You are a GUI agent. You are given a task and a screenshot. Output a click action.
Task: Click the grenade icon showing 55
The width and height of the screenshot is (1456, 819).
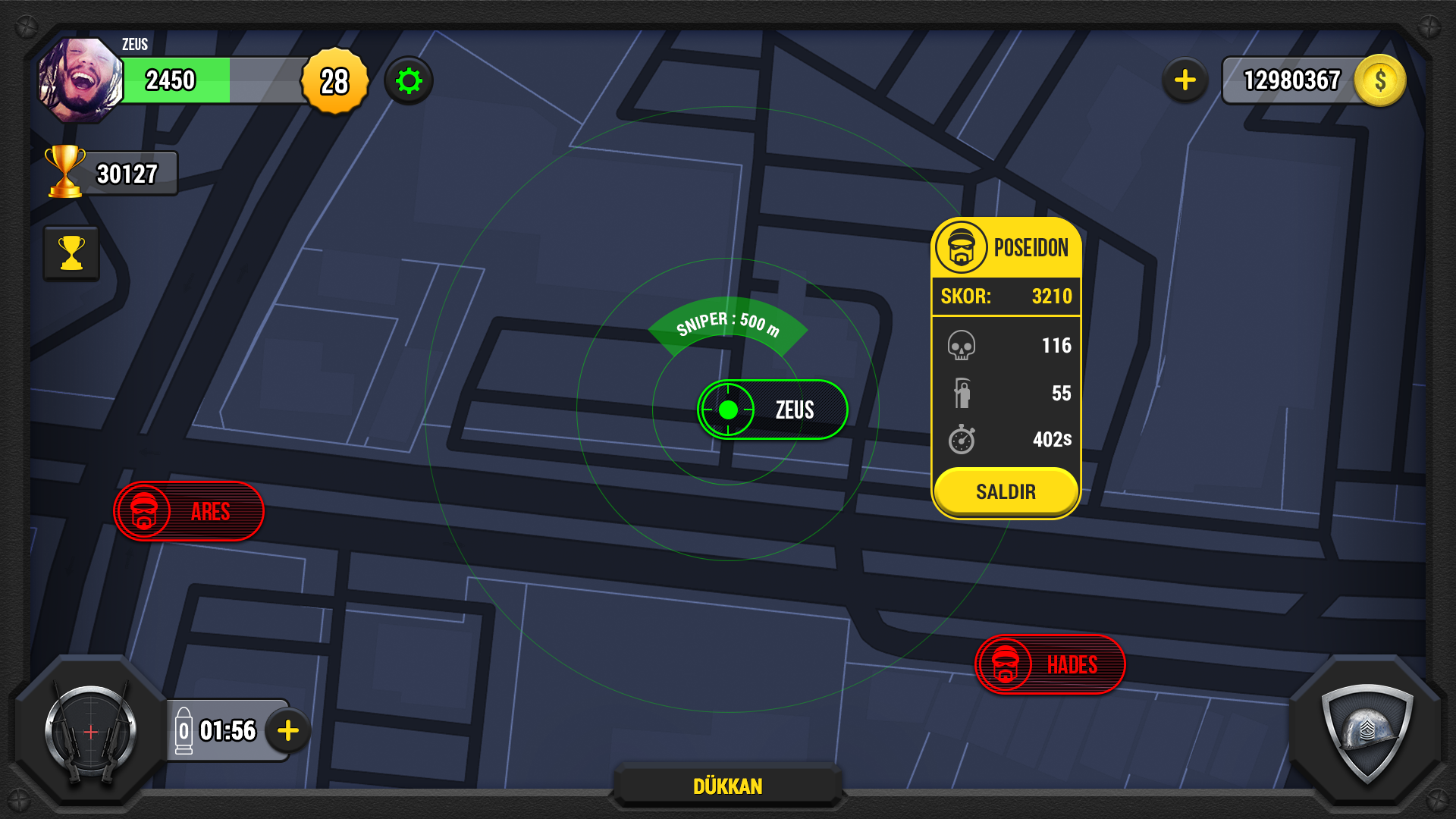pyautogui.click(x=962, y=393)
